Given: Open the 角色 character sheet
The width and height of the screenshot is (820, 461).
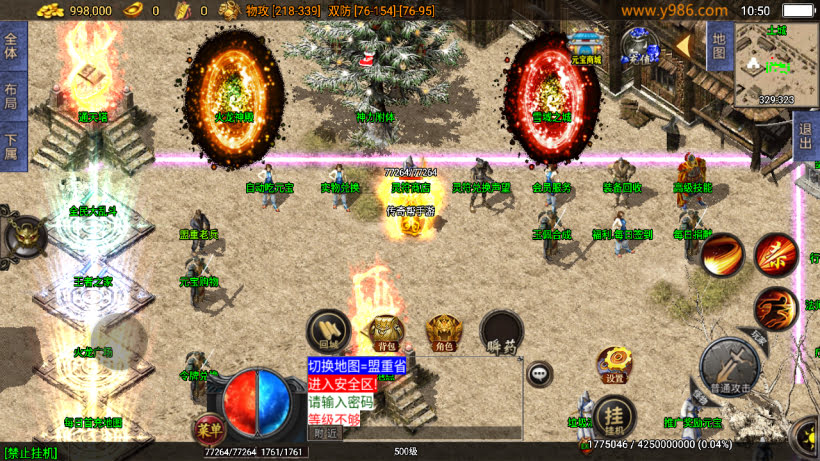Looking at the screenshot, I should 443,333.
